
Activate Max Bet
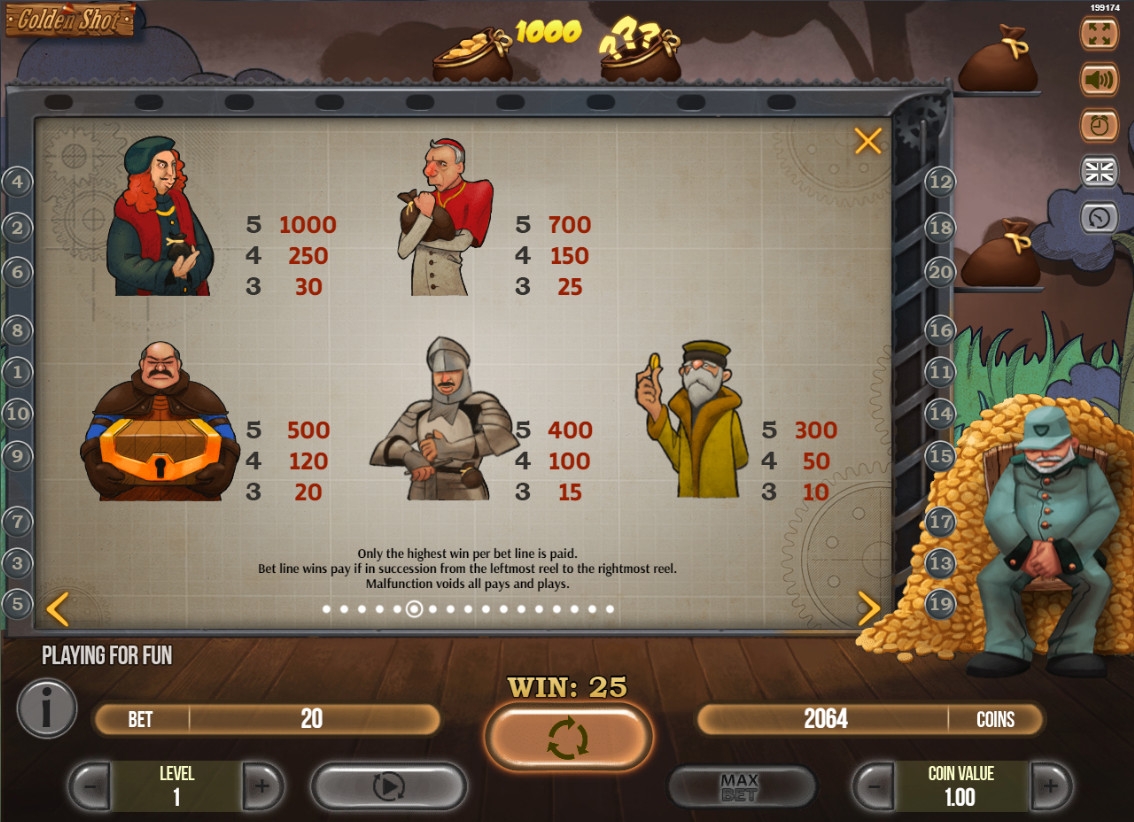740,787
